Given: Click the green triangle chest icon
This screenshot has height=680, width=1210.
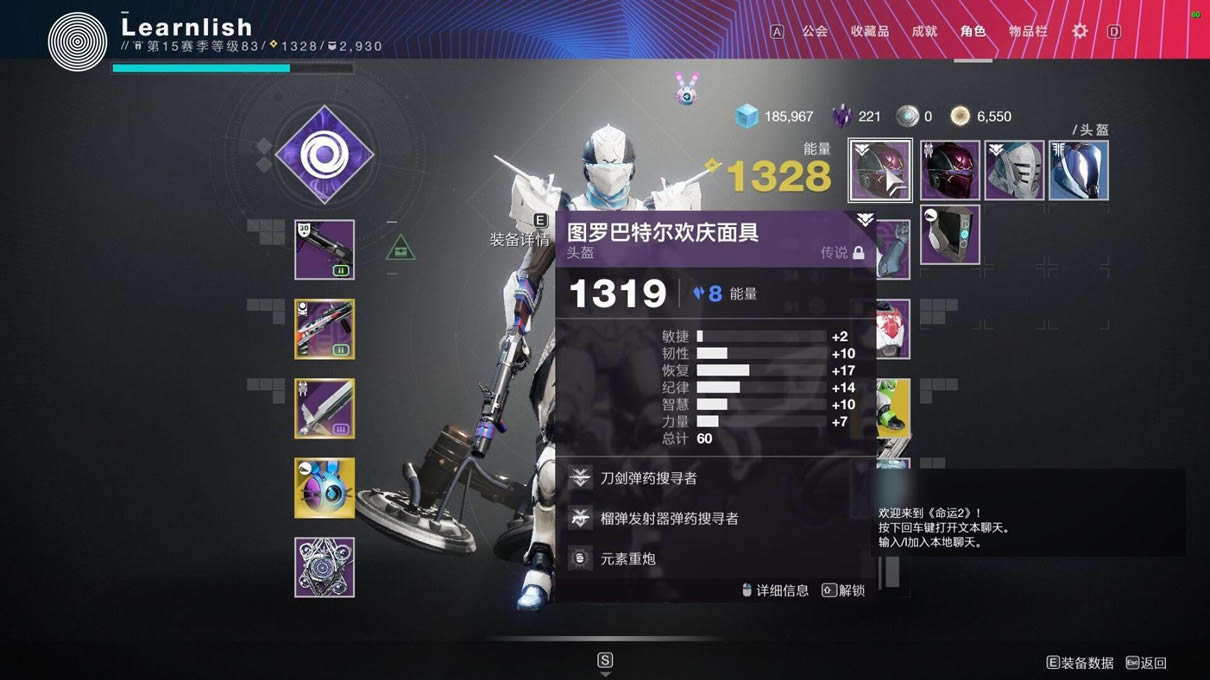Looking at the screenshot, I should (400, 247).
